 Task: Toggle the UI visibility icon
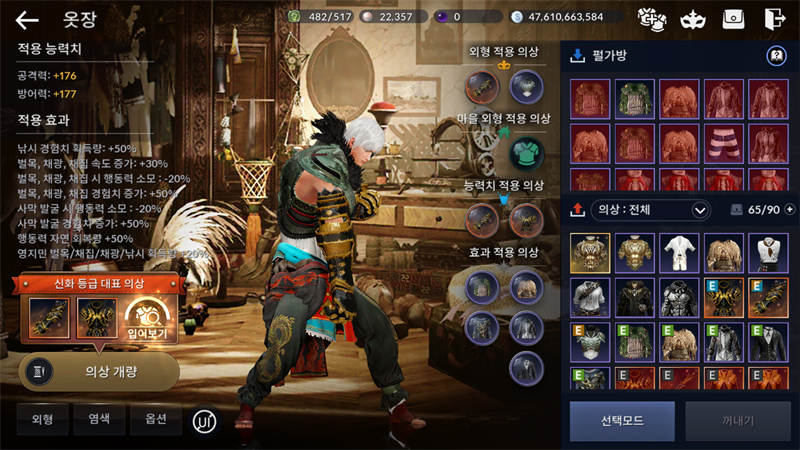206,420
